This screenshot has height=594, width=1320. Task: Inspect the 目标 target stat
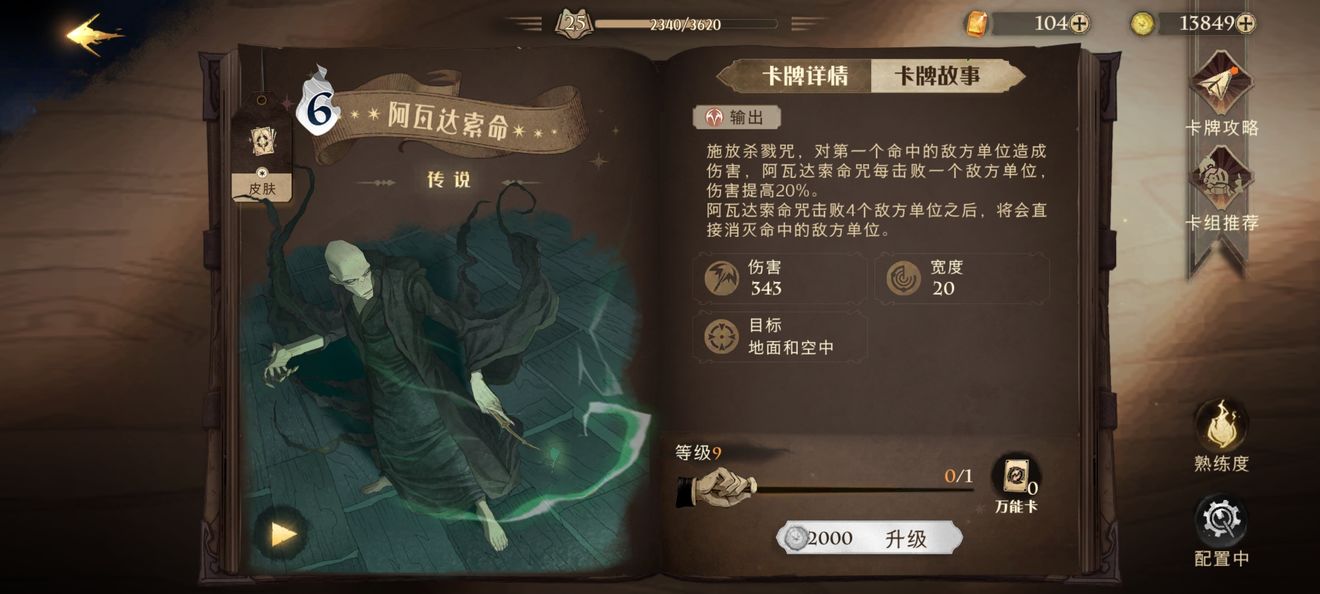pyautogui.click(x=779, y=337)
